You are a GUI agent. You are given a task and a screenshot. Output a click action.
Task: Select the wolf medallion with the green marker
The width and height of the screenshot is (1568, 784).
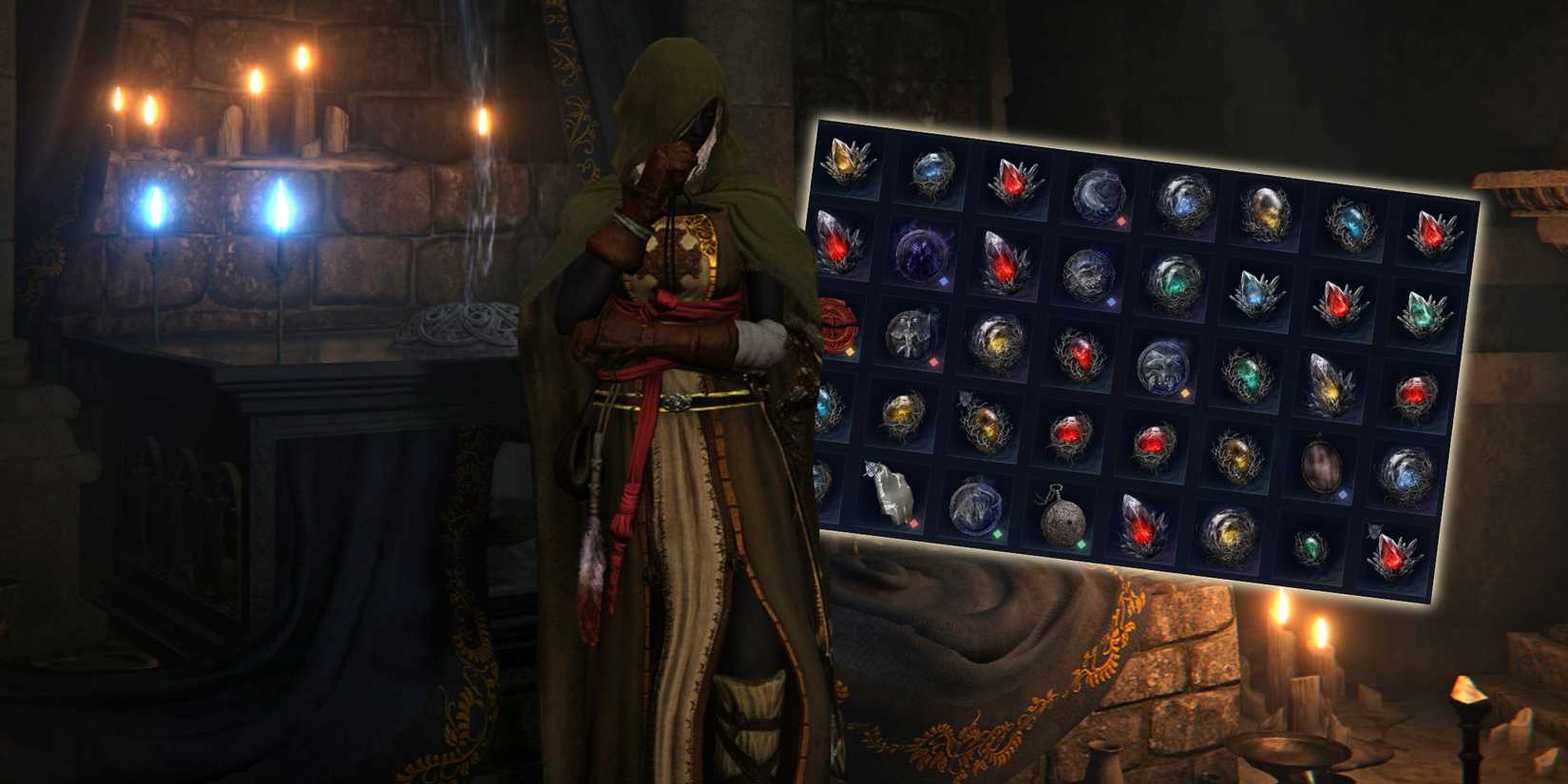pyautogui.click(x=972, y=504)
